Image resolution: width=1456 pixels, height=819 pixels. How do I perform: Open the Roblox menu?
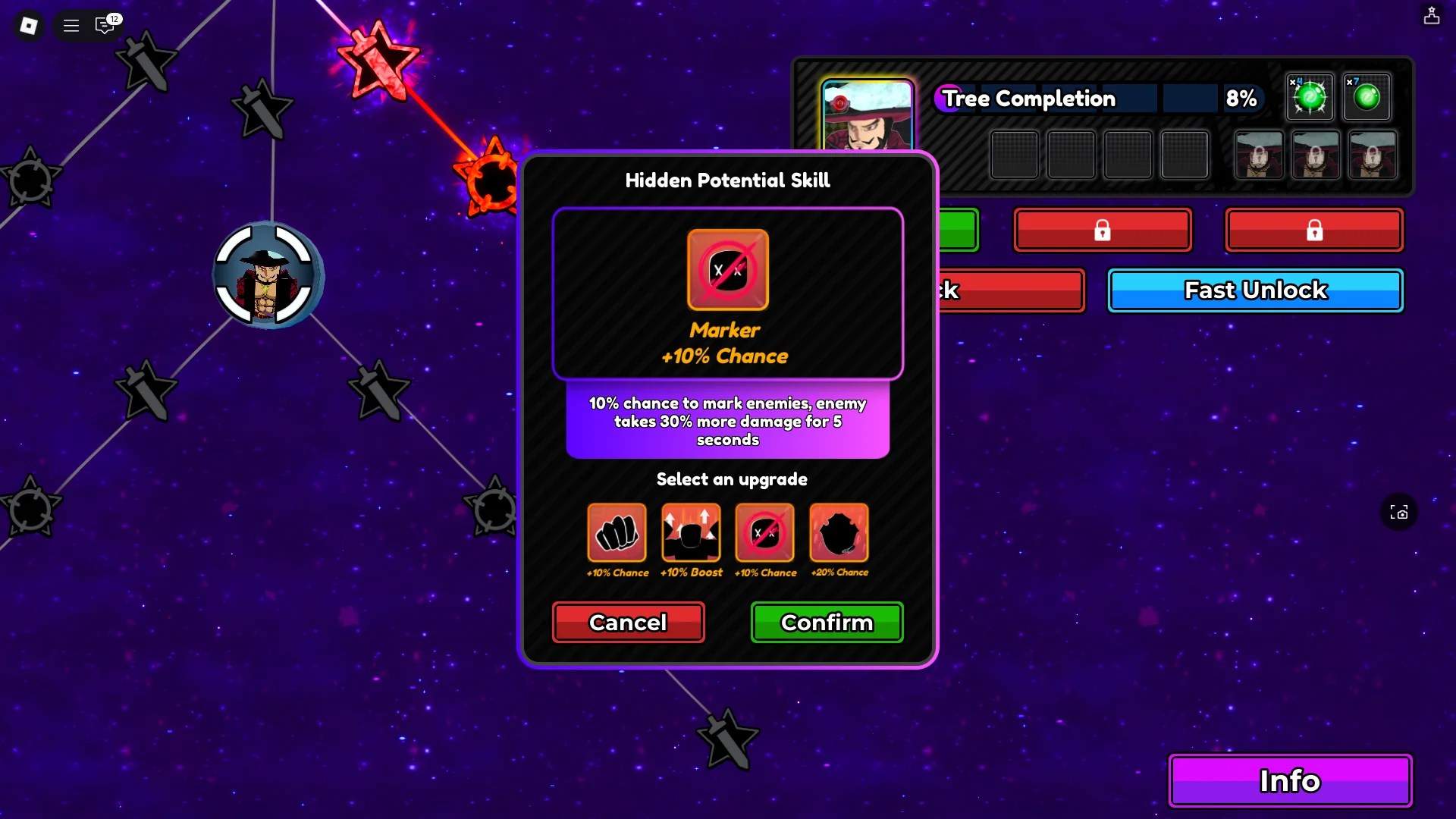pyautogui.click(x=29, y=26)
